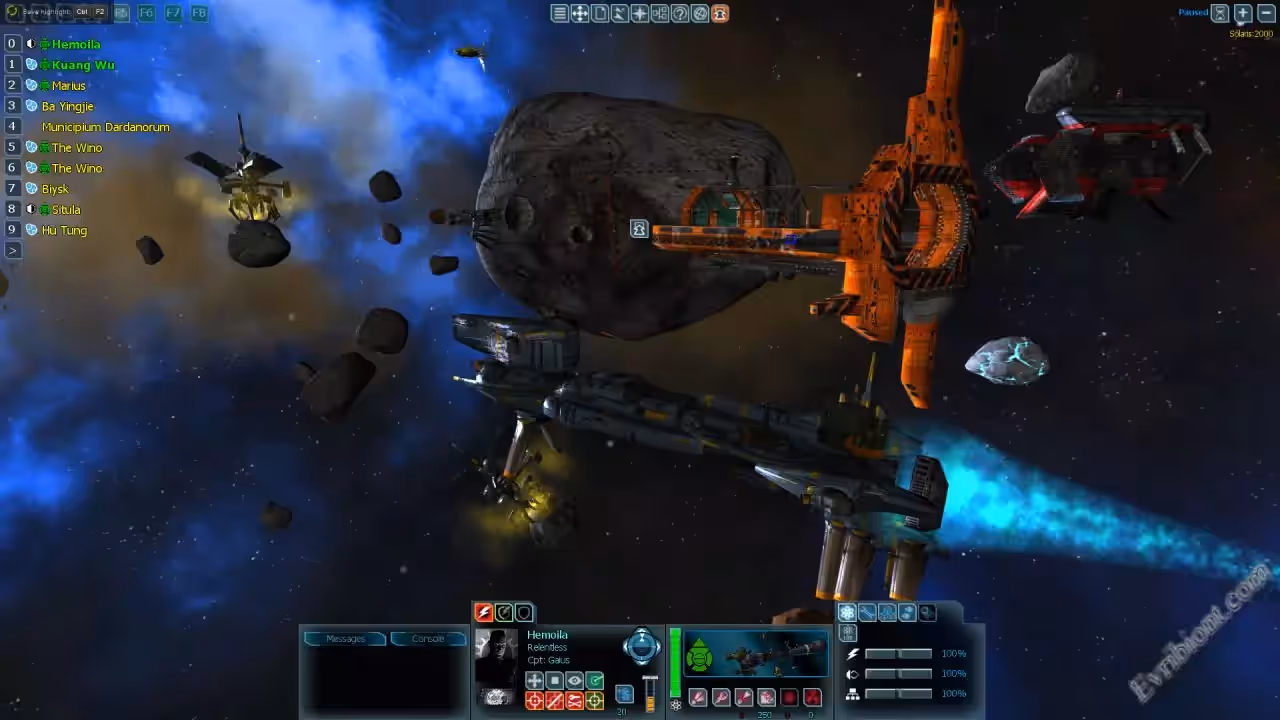Activate the red lightning bolt stance tab
The image size is (1280, 720).
(x=484, y=612)
